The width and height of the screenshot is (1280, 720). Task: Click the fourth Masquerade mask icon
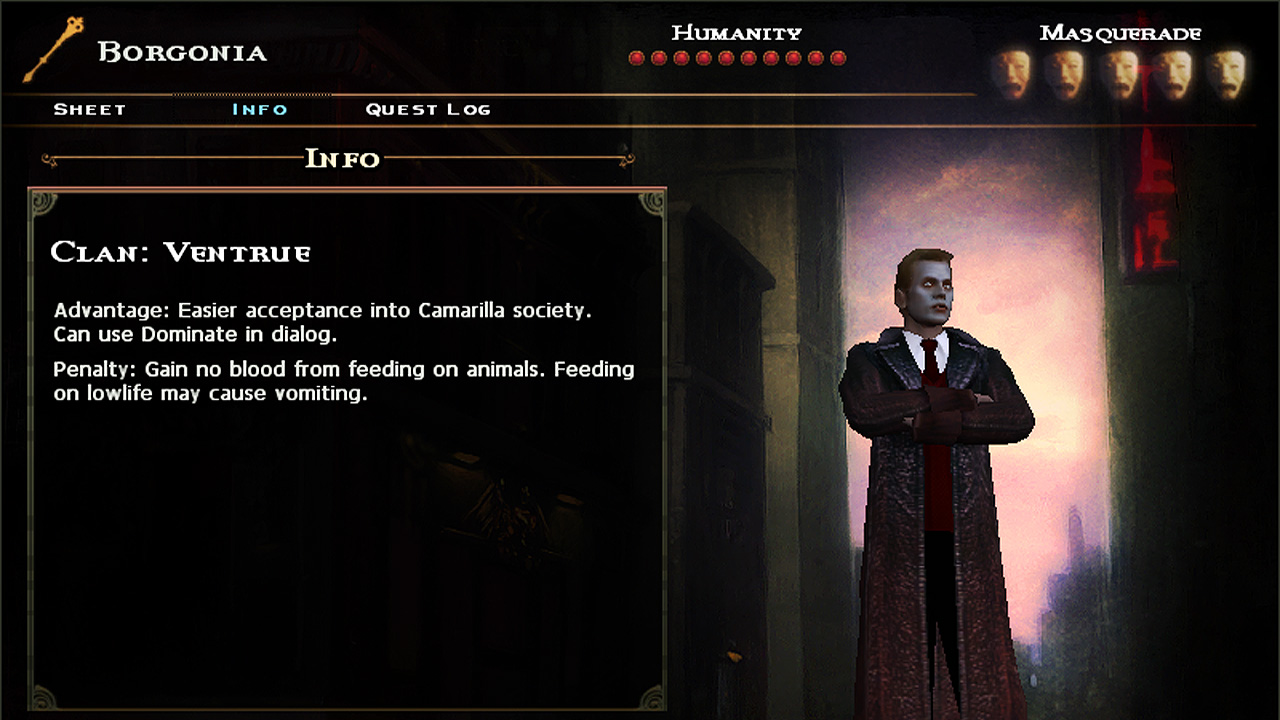pos(1178,72)
